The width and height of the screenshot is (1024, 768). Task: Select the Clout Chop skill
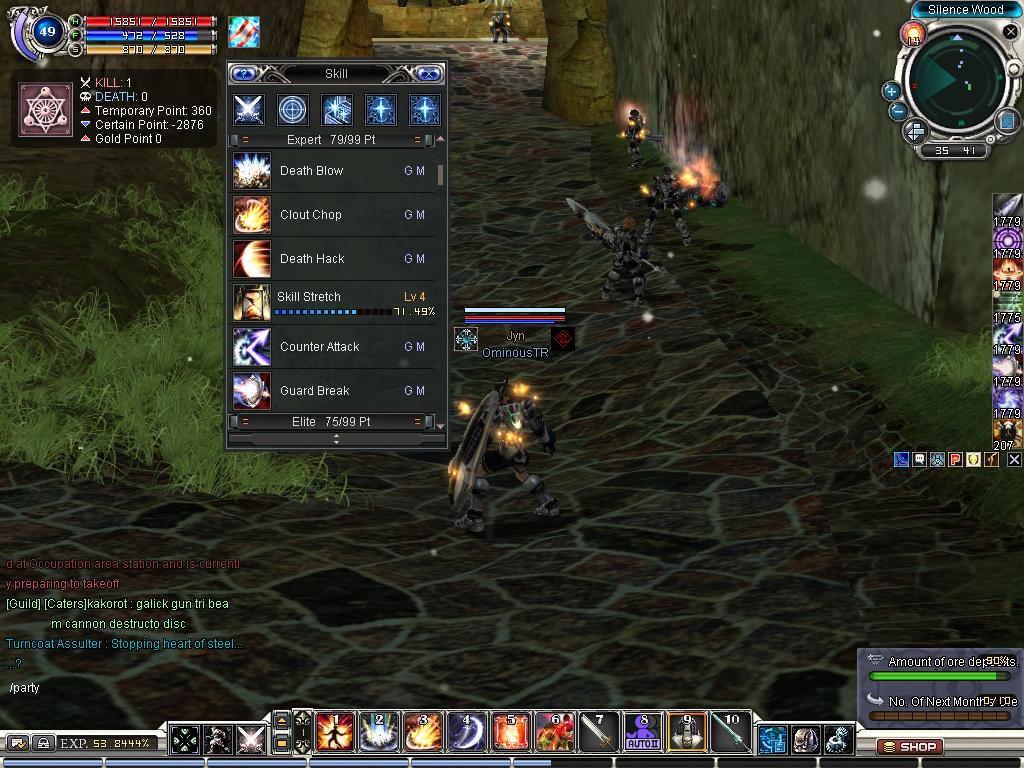250,215
